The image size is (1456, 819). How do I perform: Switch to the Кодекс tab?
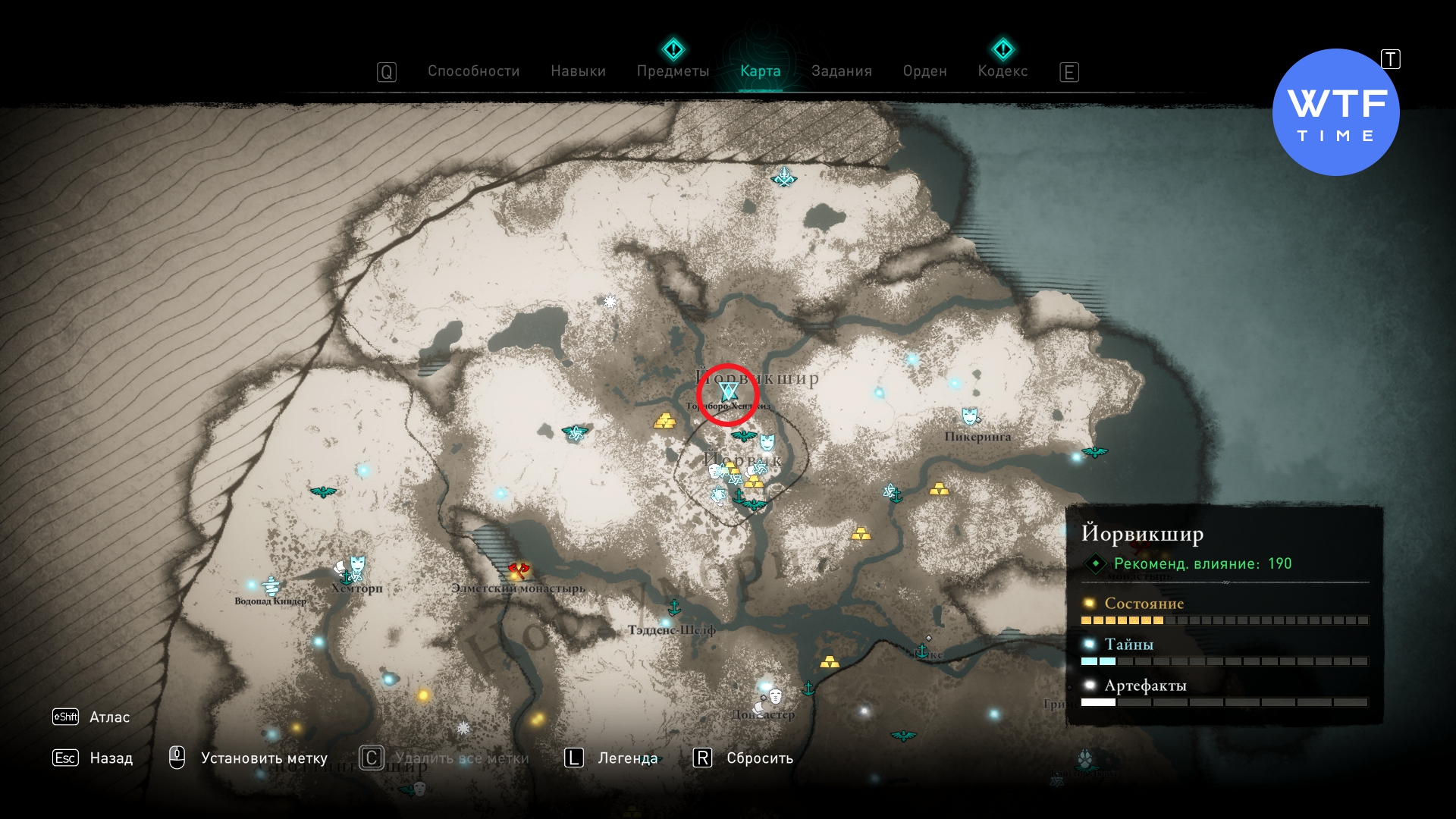point(1003,71)
